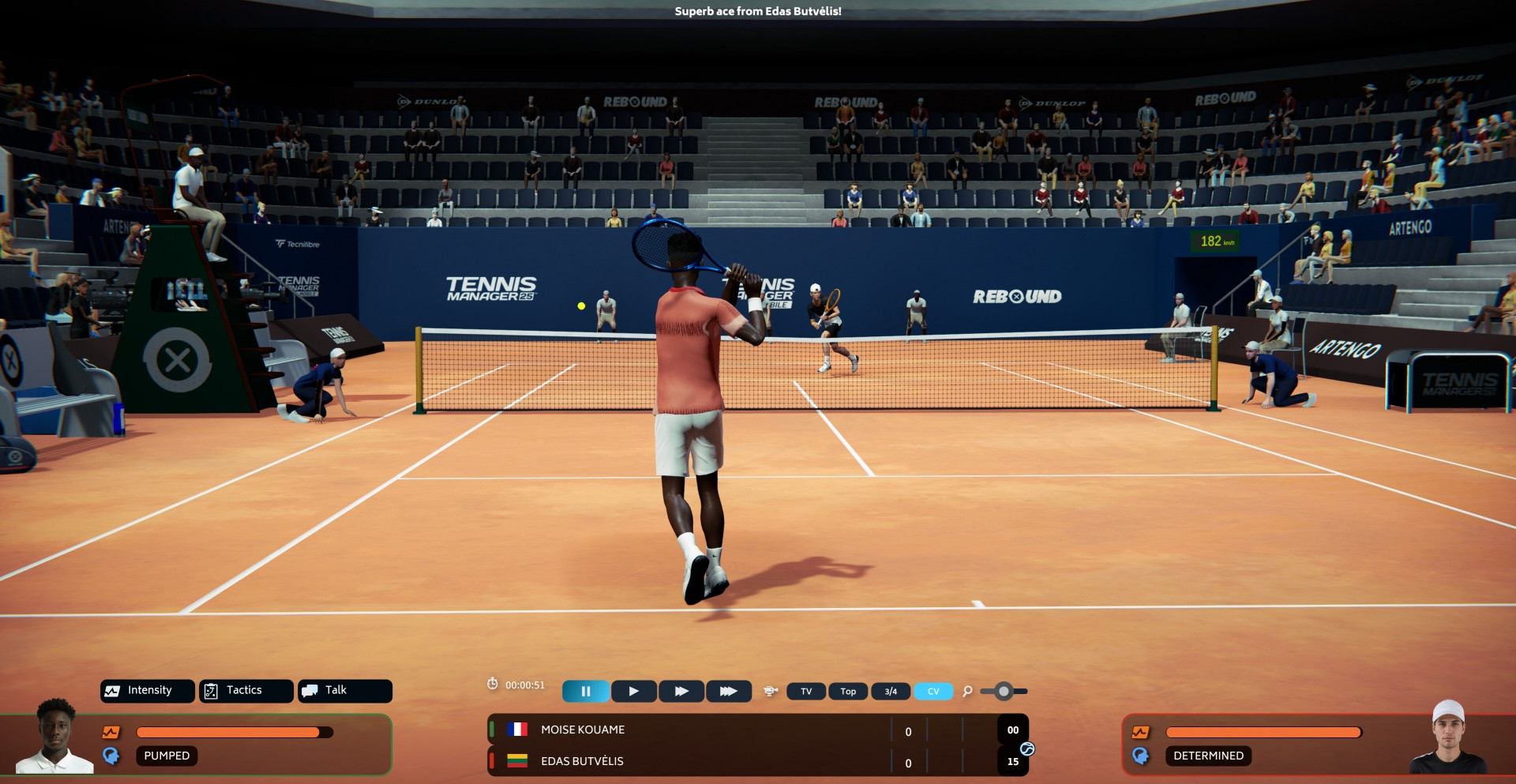Switch to Top camera view
The image size is (1516, 784).
point(848,692)
